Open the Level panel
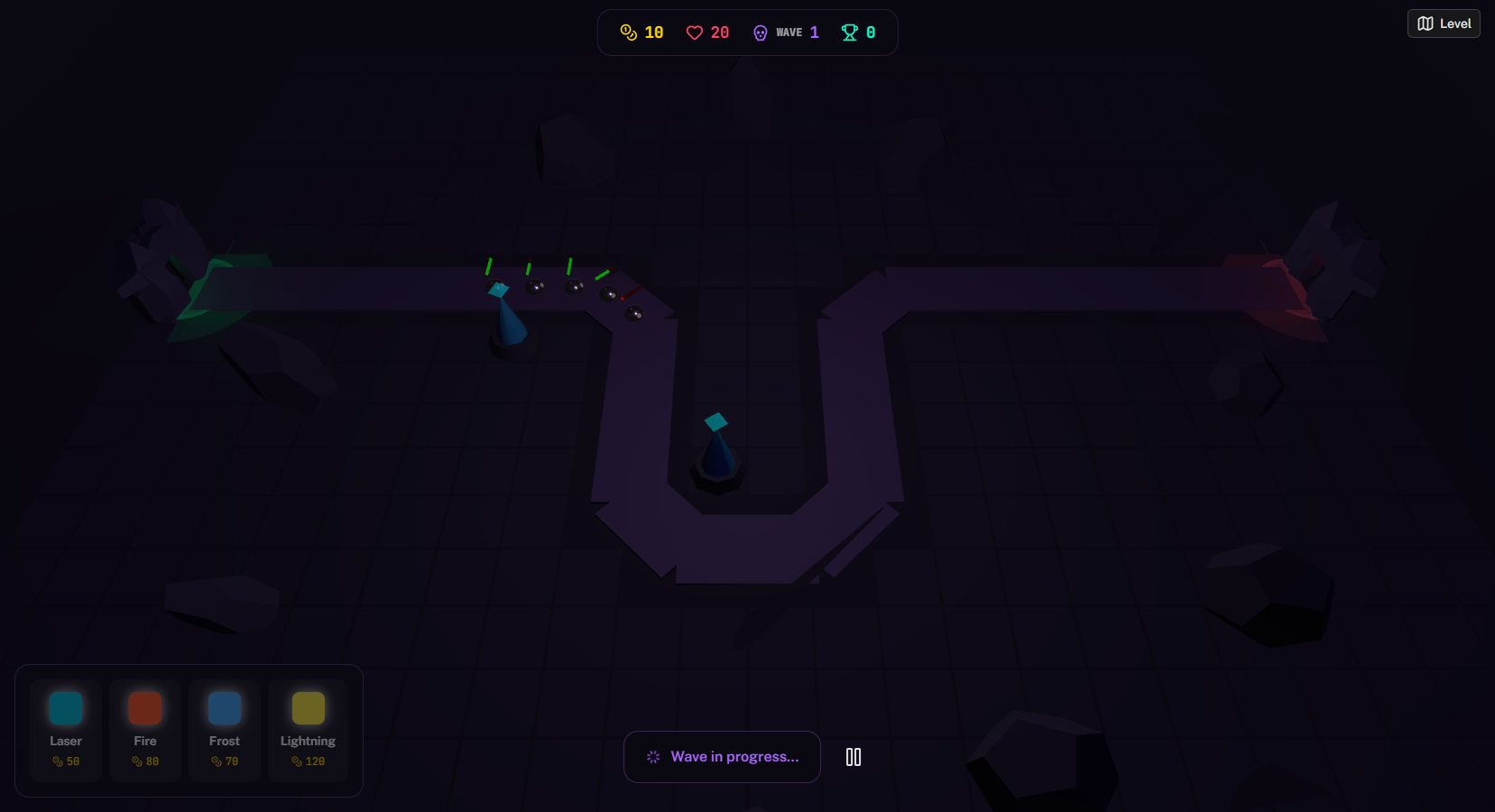 pos(1443,23)
